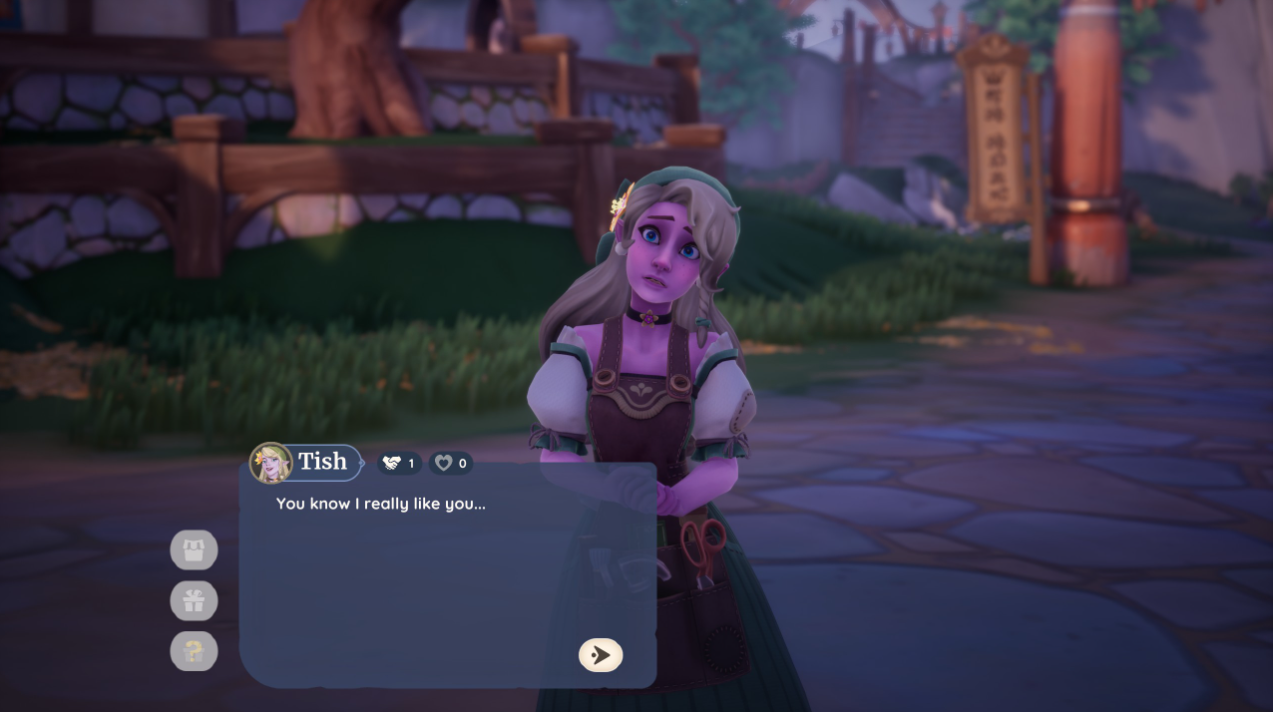Select the handshake friendship level badge

coord(399,463)
